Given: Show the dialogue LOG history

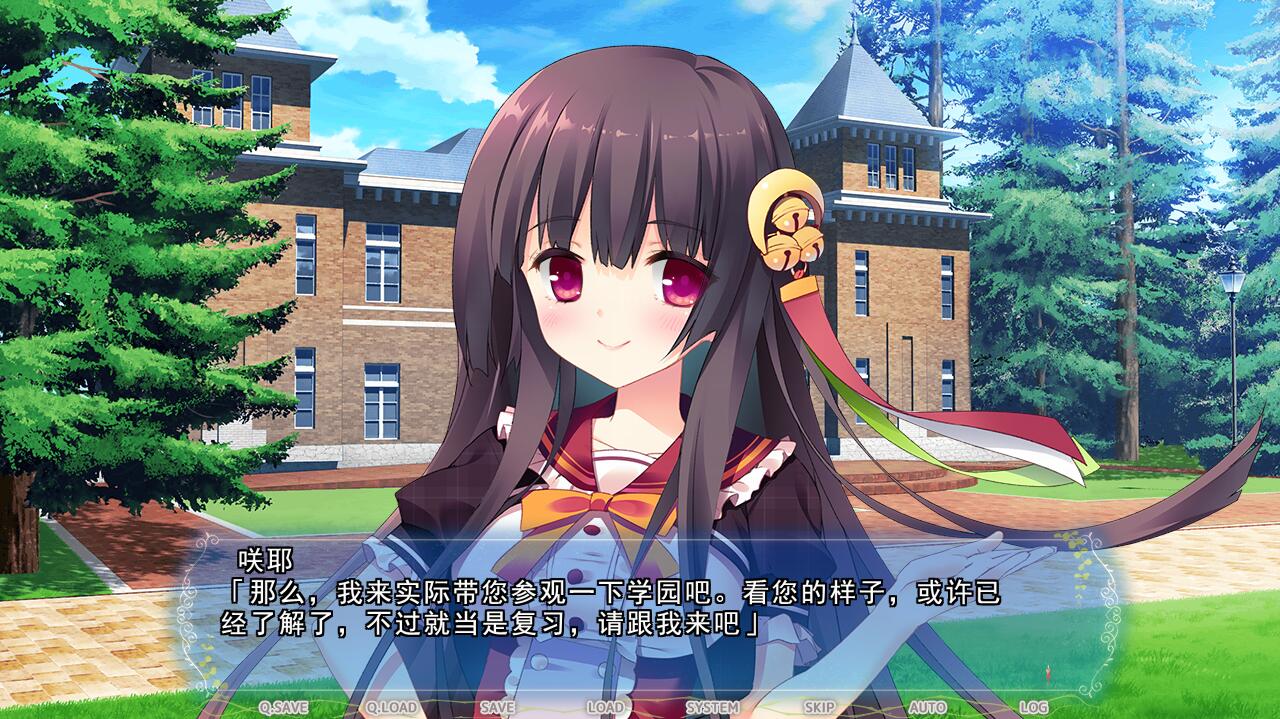Looking at the screenshot, I should click(1033, 707).
